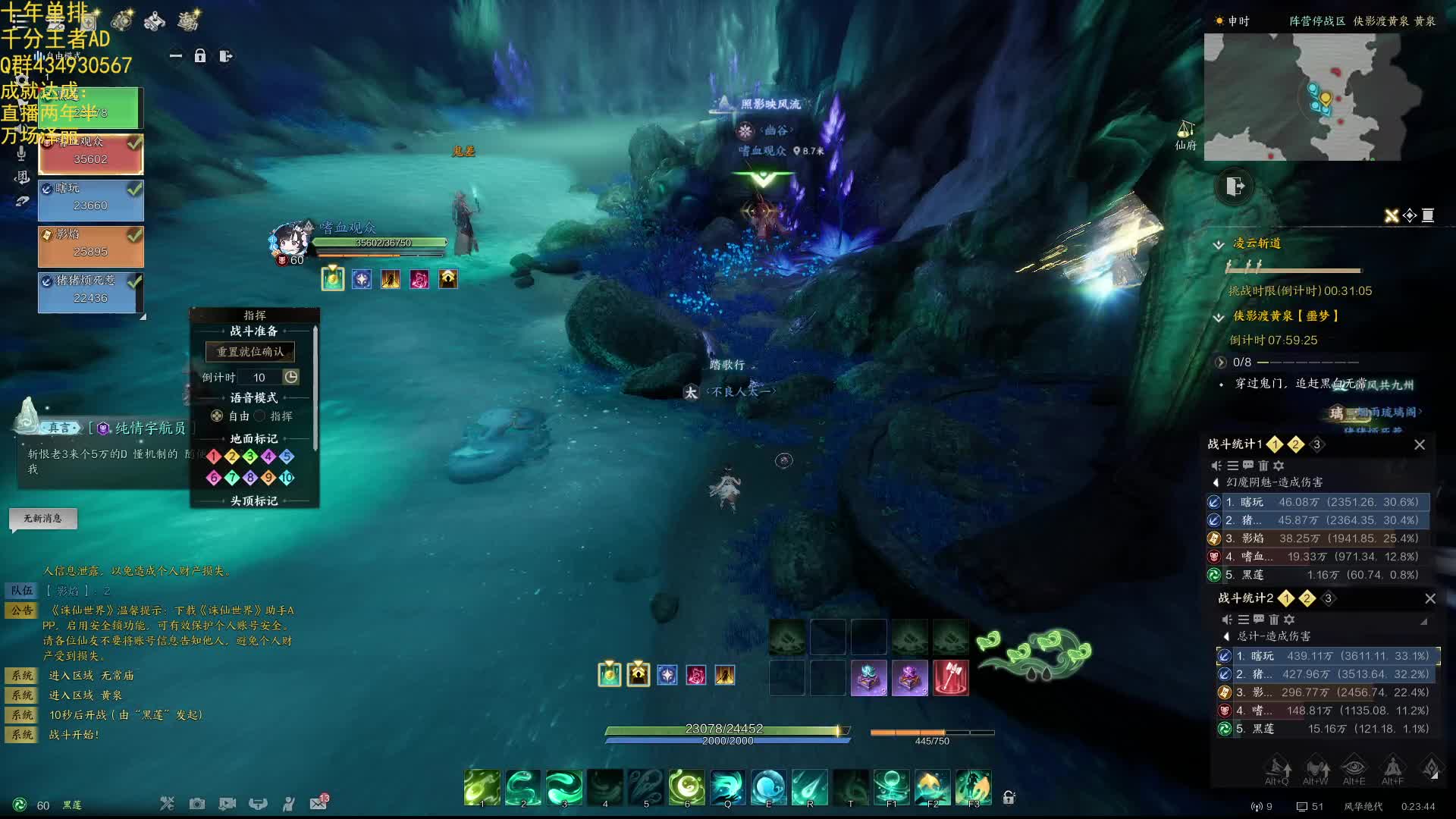Open settings gear in 战斗统计1 panel
1456x819 pixels.
click(1279, 466)
